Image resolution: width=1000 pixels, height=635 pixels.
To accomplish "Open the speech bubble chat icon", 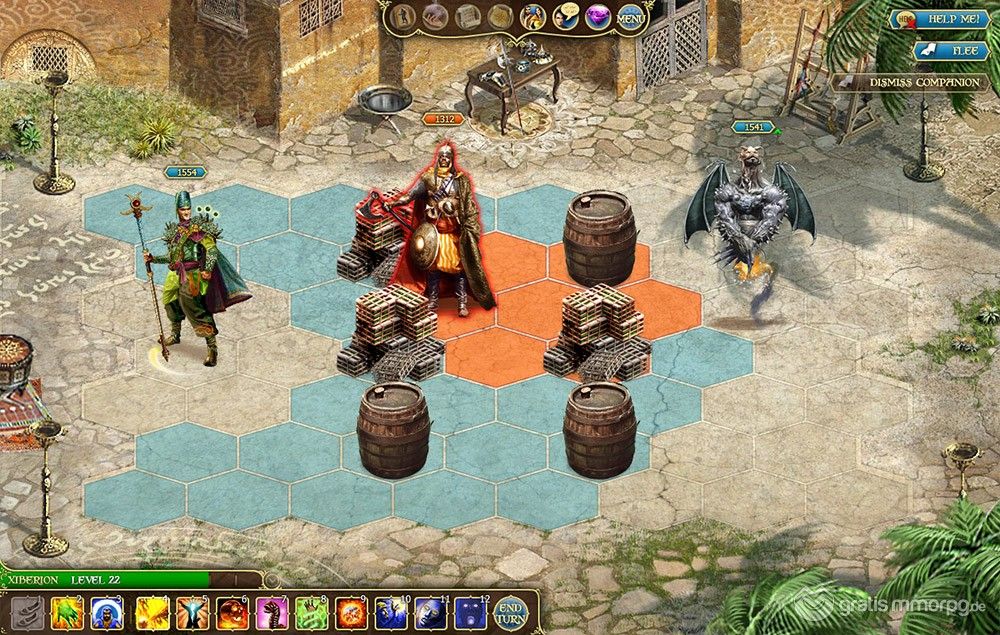I will pos(566,17).
